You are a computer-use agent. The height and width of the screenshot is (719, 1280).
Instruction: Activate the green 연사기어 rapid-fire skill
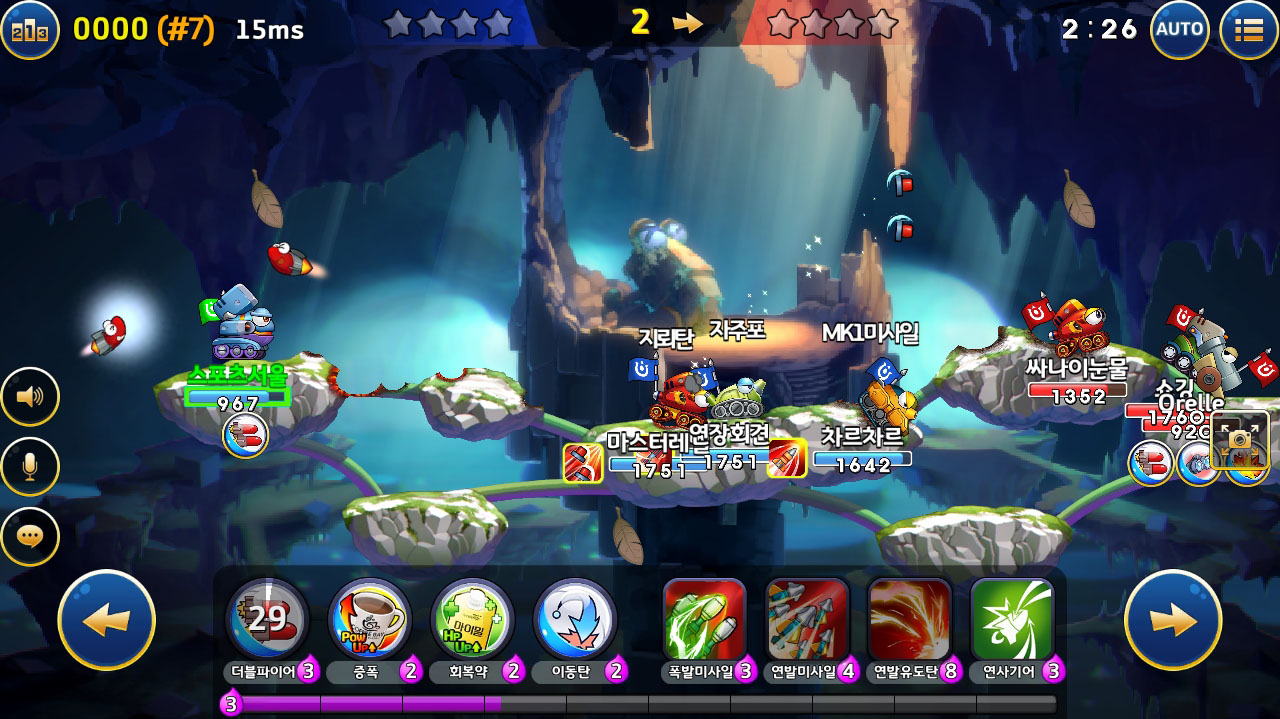(x=1012, y=619)
